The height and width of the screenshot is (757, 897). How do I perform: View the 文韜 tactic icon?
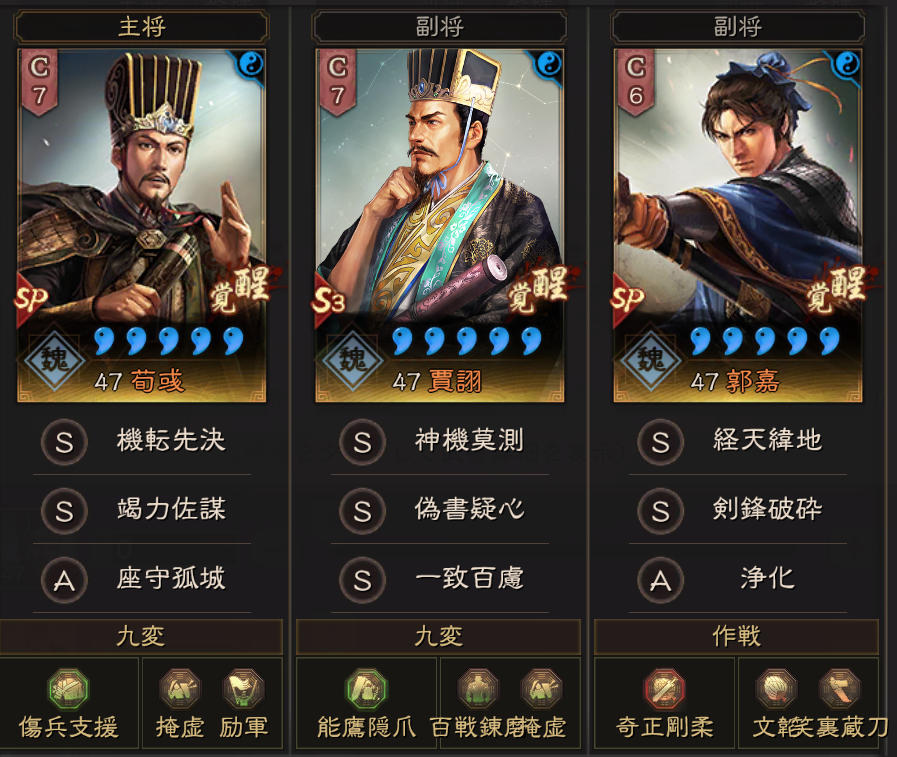[x=777, y=689]
